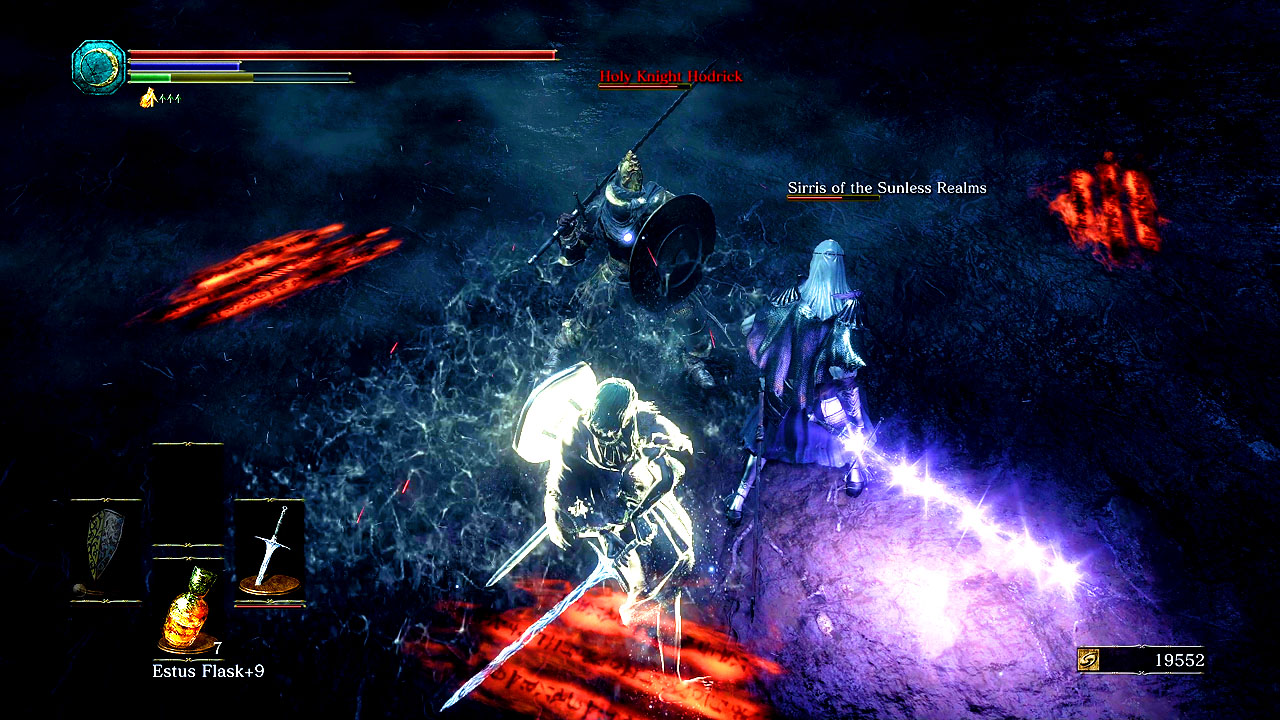
Task: Click the yellow status buff icon
Action: point(148,97)
